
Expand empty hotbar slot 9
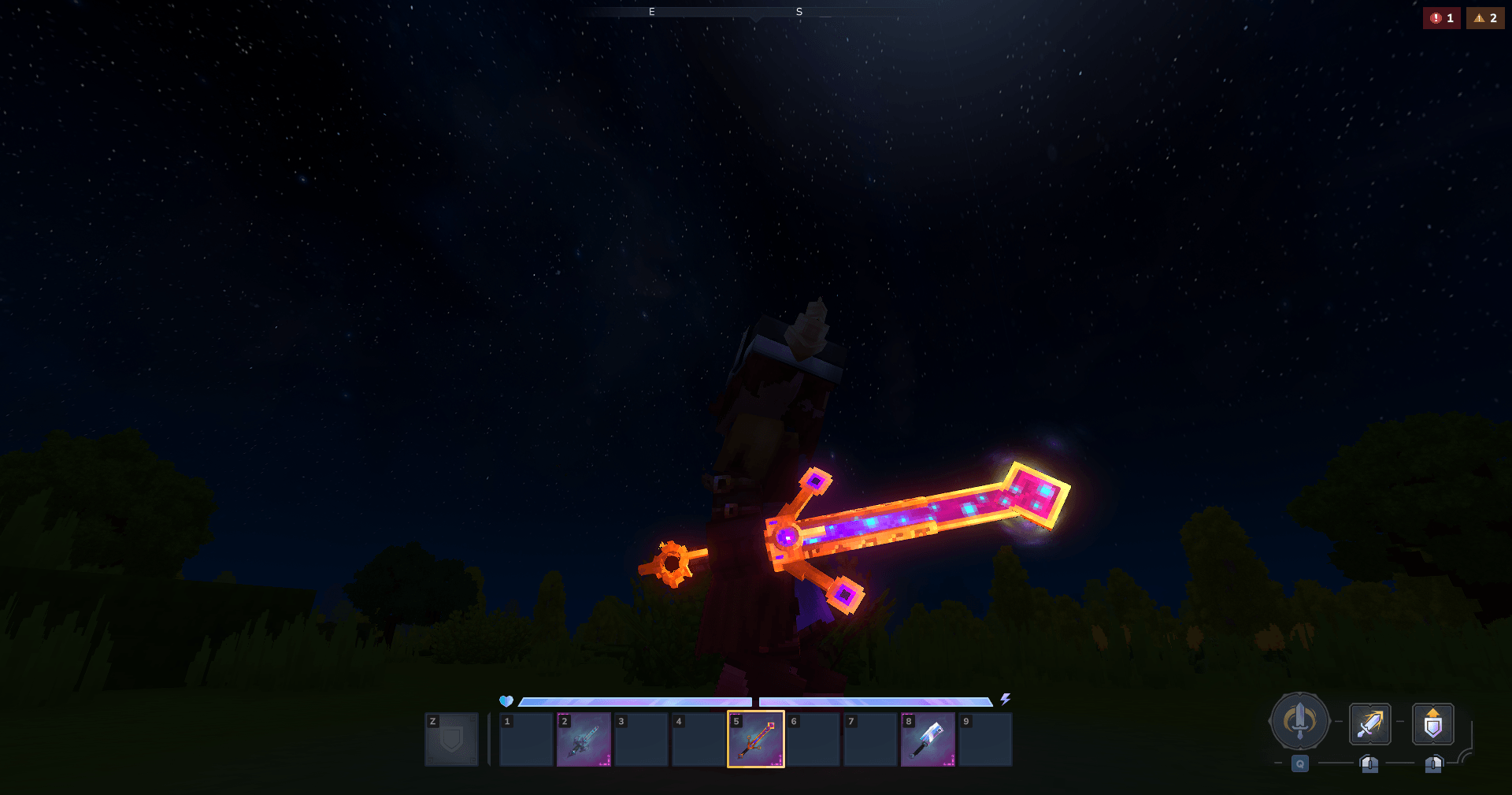(986, 739)
